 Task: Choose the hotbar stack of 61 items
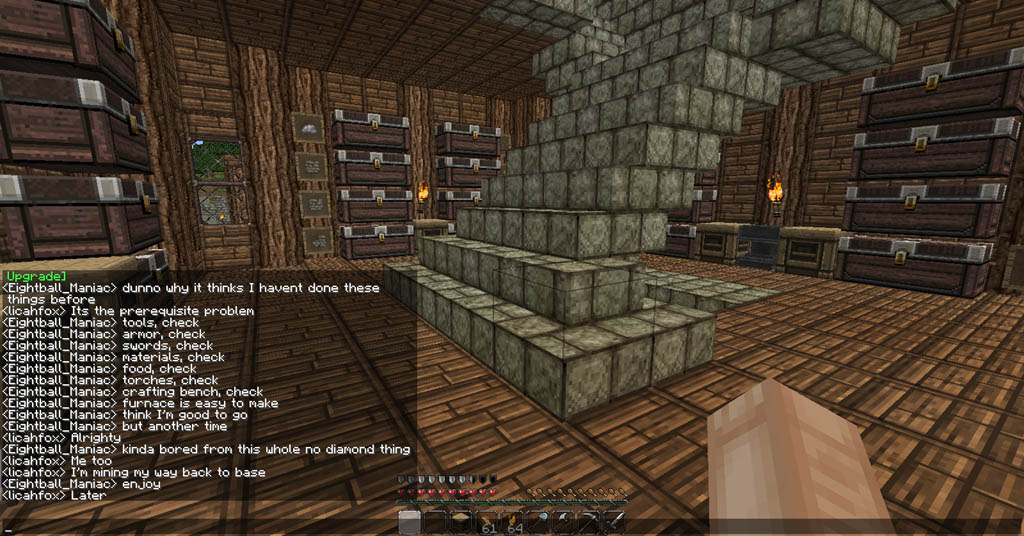point(487,522)
